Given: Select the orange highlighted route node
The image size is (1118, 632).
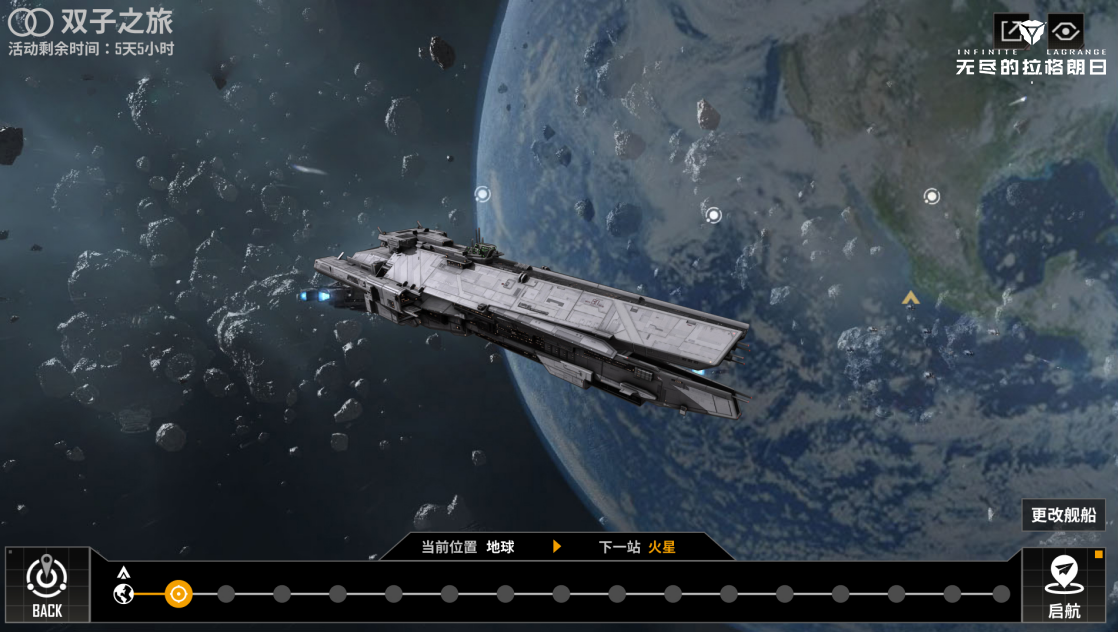Looking at the screenshot, I should (x=178, y=594).
